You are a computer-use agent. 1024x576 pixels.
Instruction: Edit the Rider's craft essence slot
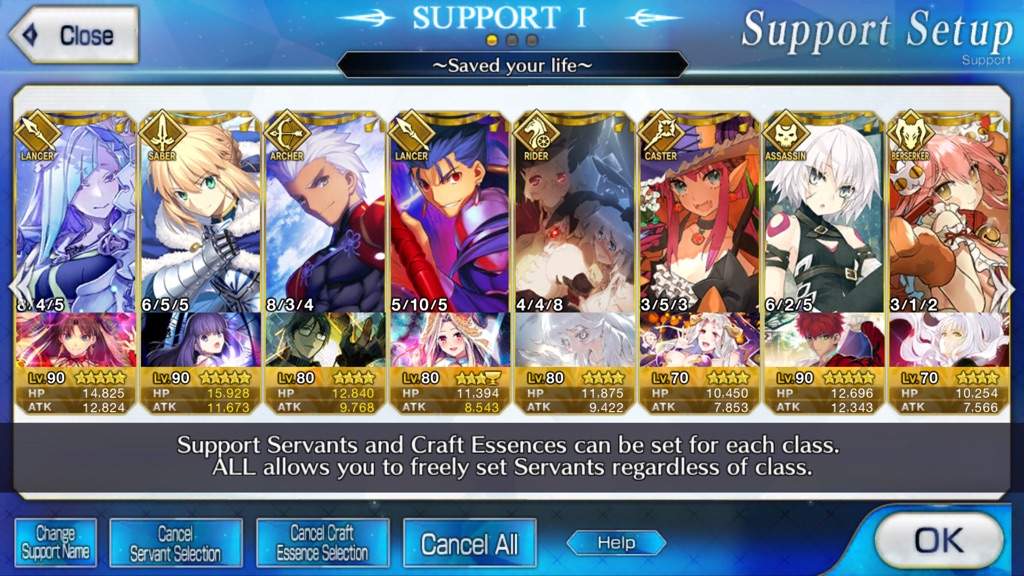[574, 340]
